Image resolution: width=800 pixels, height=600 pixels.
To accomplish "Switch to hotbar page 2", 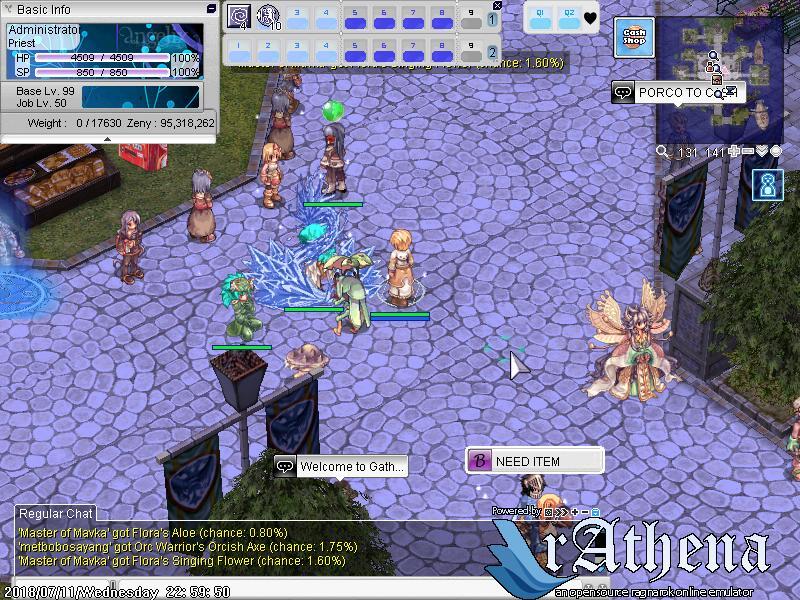I will (492, 52).
